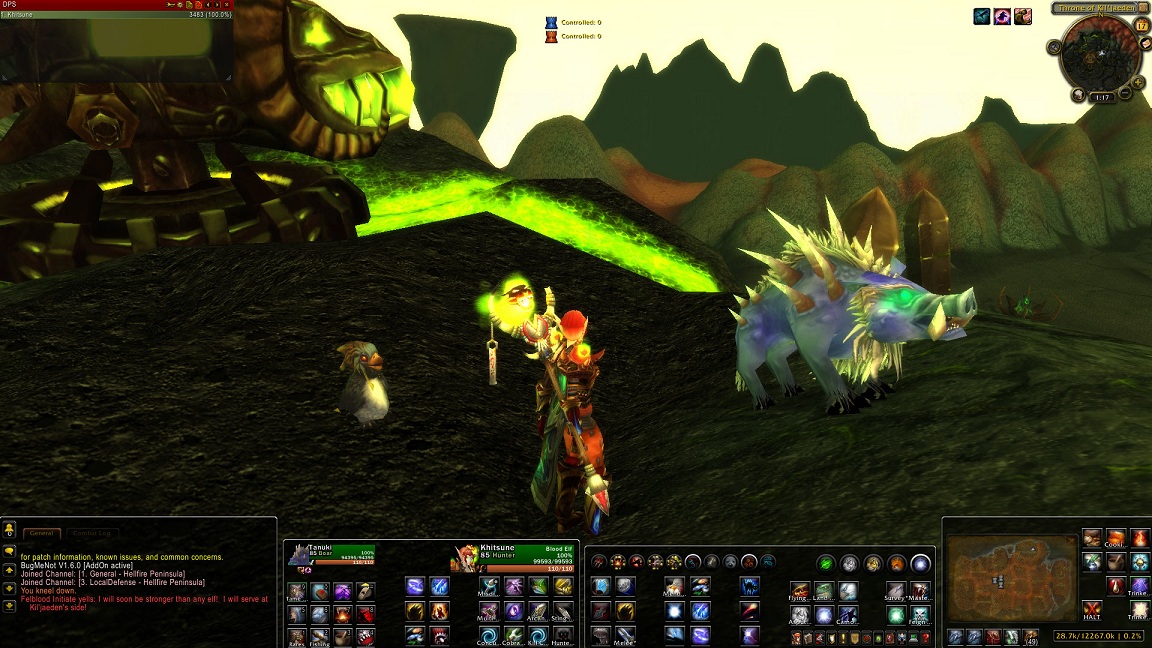Select the Tanuki pet unit frame
Screen dimensions: 1152x648
330,554
